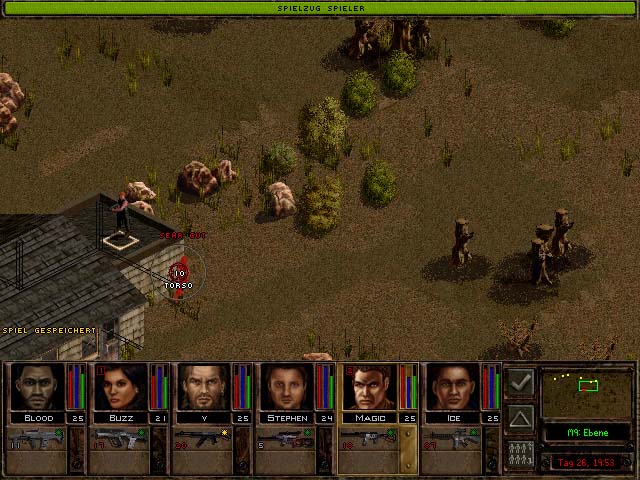Pick Stephen's portrait
The width and height of the screenshot is (640, 480).
click(x=287, y=387)
